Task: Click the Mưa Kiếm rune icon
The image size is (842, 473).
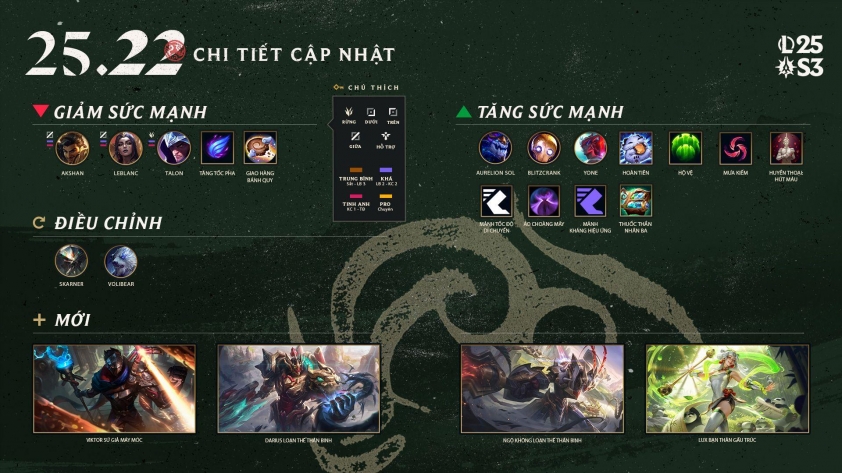Action: pos(736,148)
